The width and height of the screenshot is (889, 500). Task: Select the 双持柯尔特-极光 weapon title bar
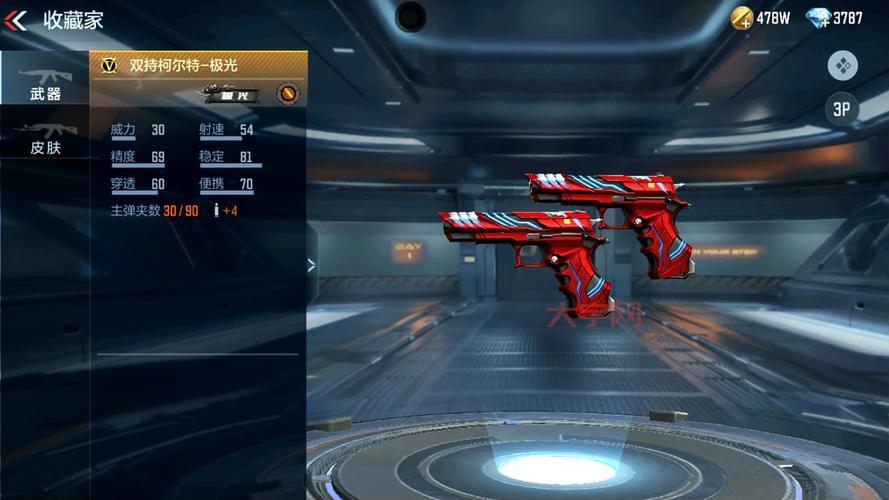198,65
